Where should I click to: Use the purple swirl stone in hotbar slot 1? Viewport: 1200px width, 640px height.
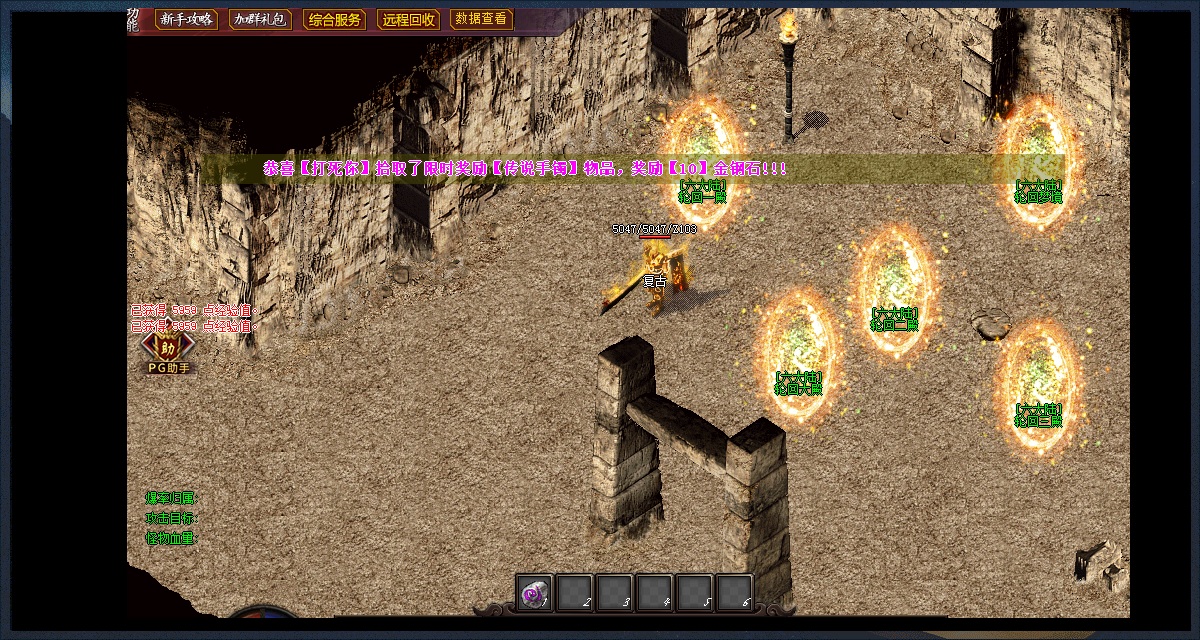(535, 593)
